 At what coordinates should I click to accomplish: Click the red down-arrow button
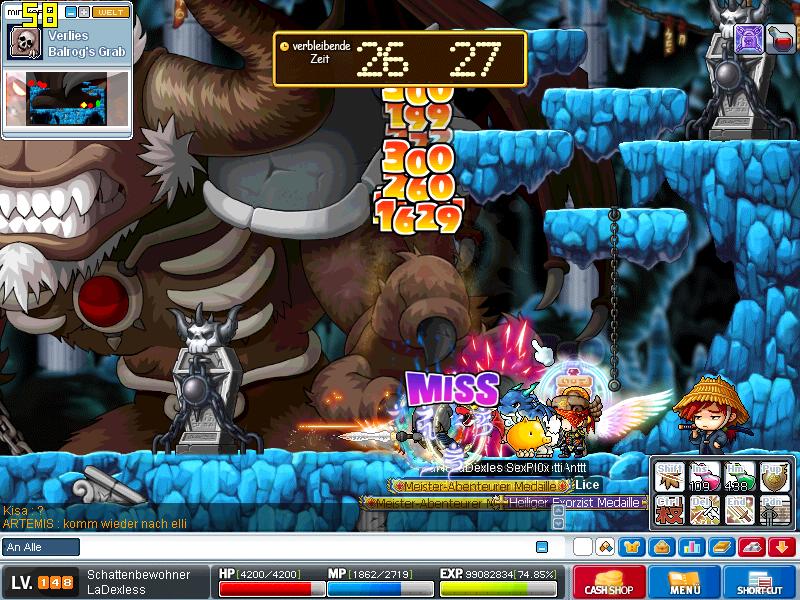point(782,547)
